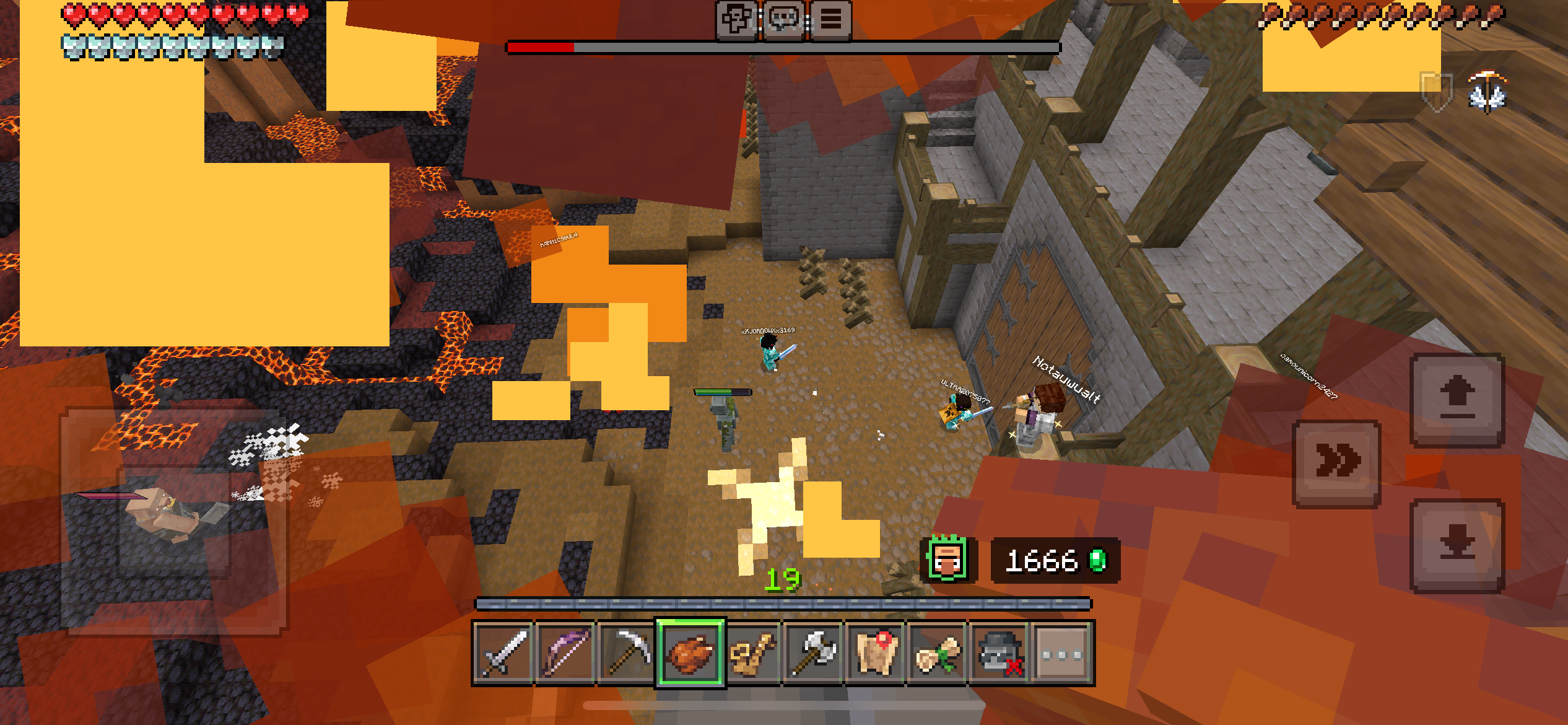This screenshot has width=1568, height=725.
Task: Choose the map with red marker
Action: click(x=876, y=652)
